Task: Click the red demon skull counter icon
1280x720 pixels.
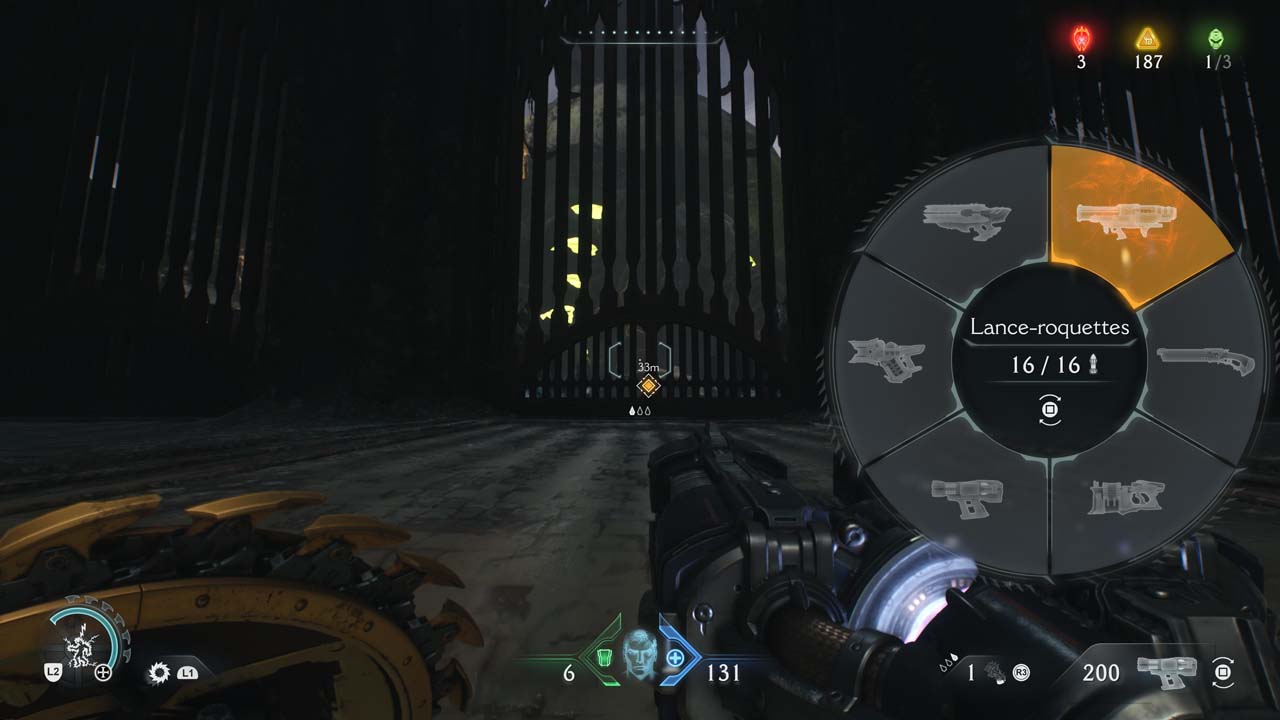Action: click(x=1082, y=38)
